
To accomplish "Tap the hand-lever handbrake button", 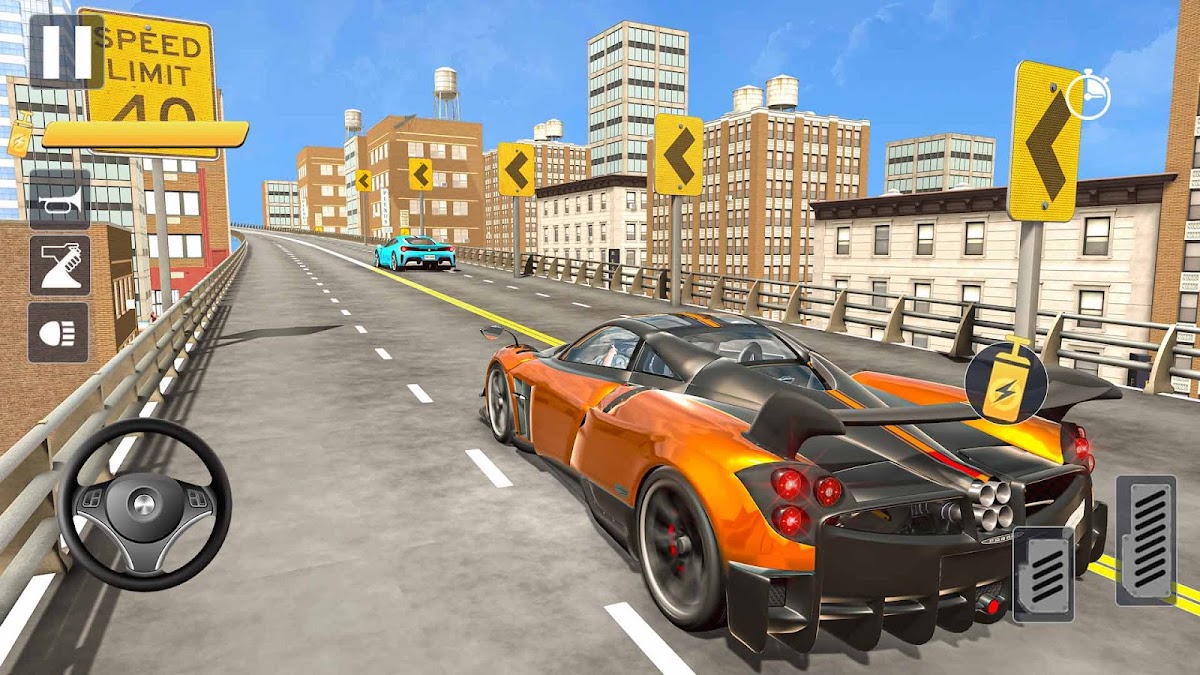I will click(59, 265).
